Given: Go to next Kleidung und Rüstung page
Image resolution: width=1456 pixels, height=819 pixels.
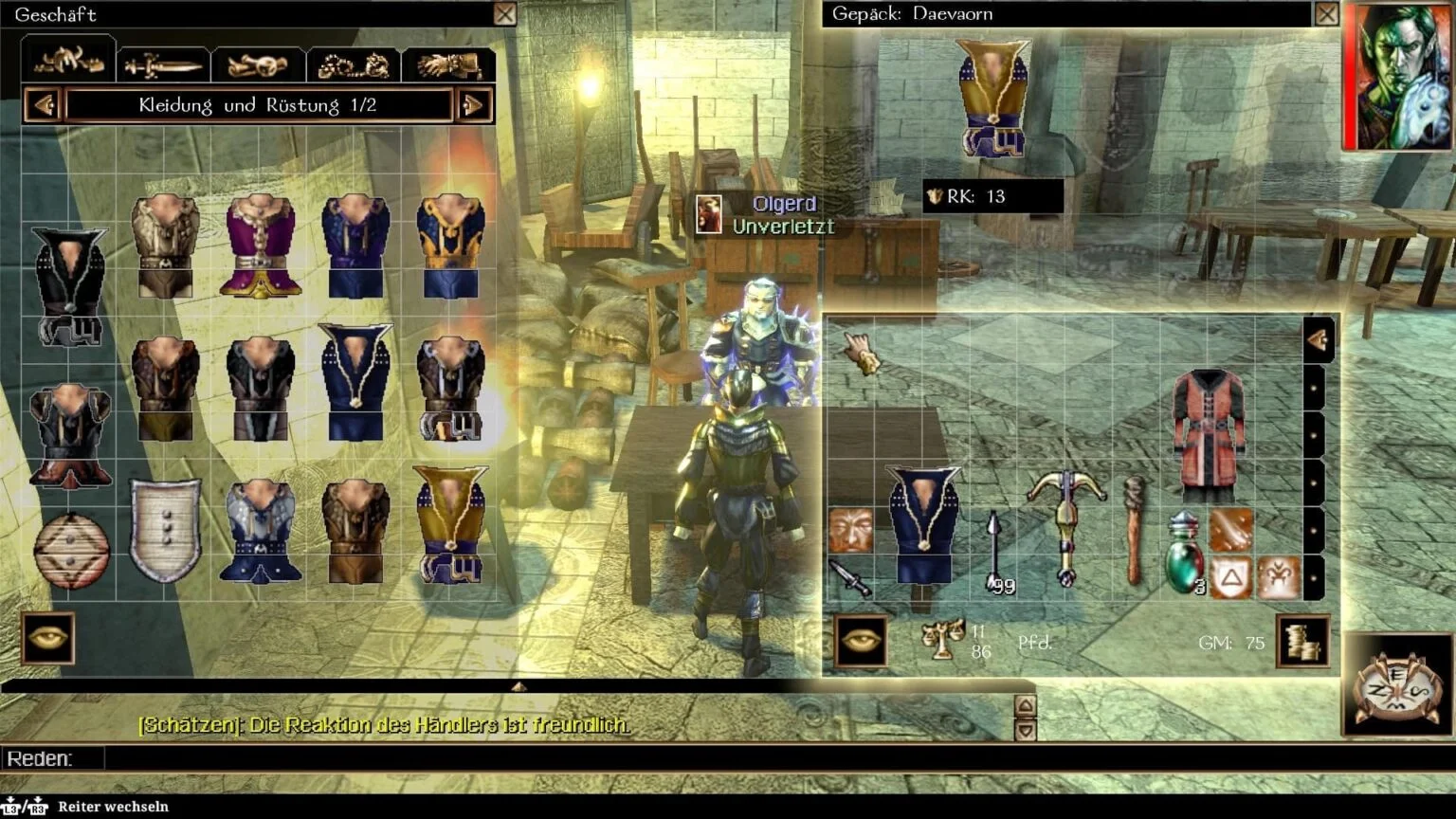Looking at the screenshot, I should (473, 105).
